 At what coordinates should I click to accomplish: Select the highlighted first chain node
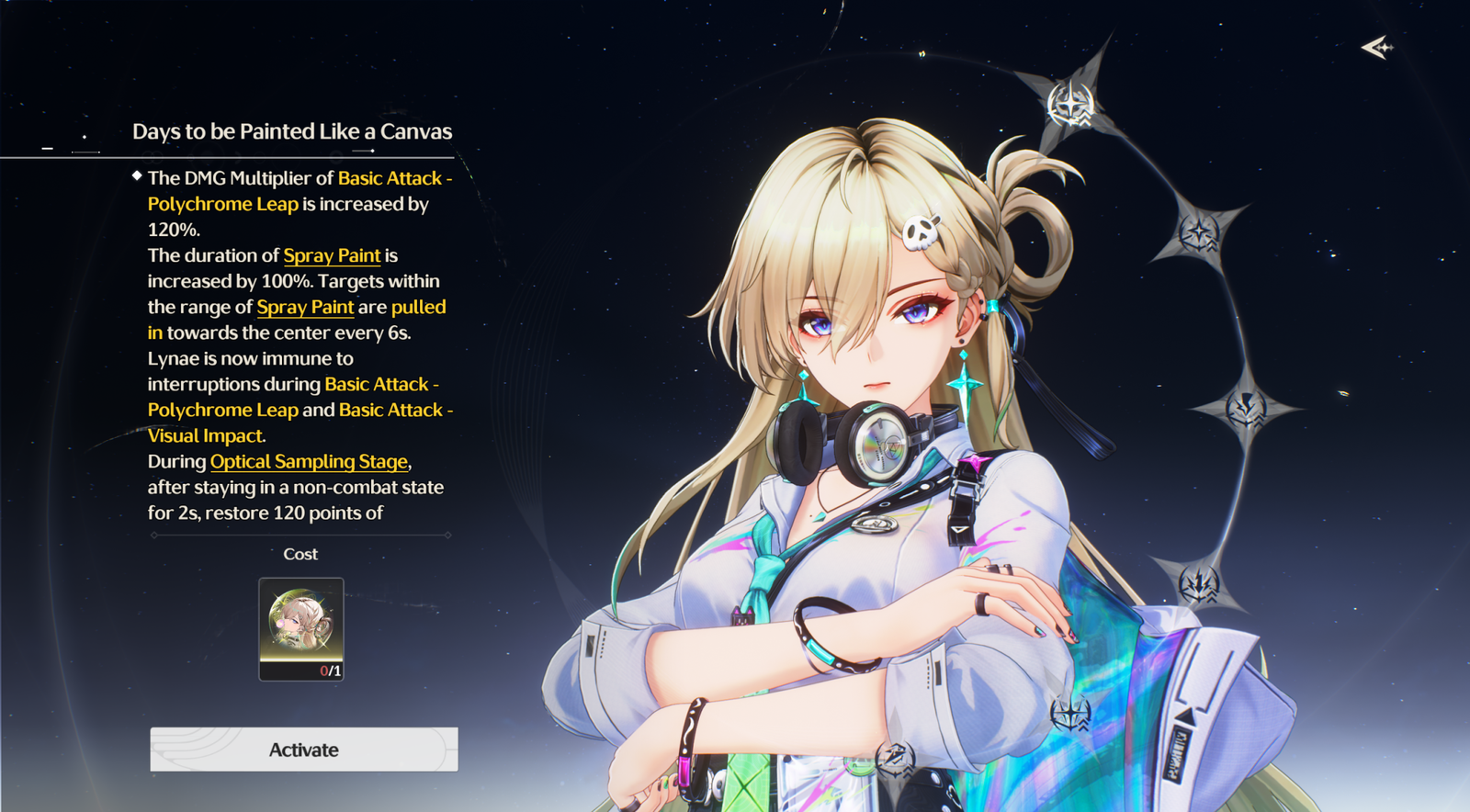pos(1071,104)
